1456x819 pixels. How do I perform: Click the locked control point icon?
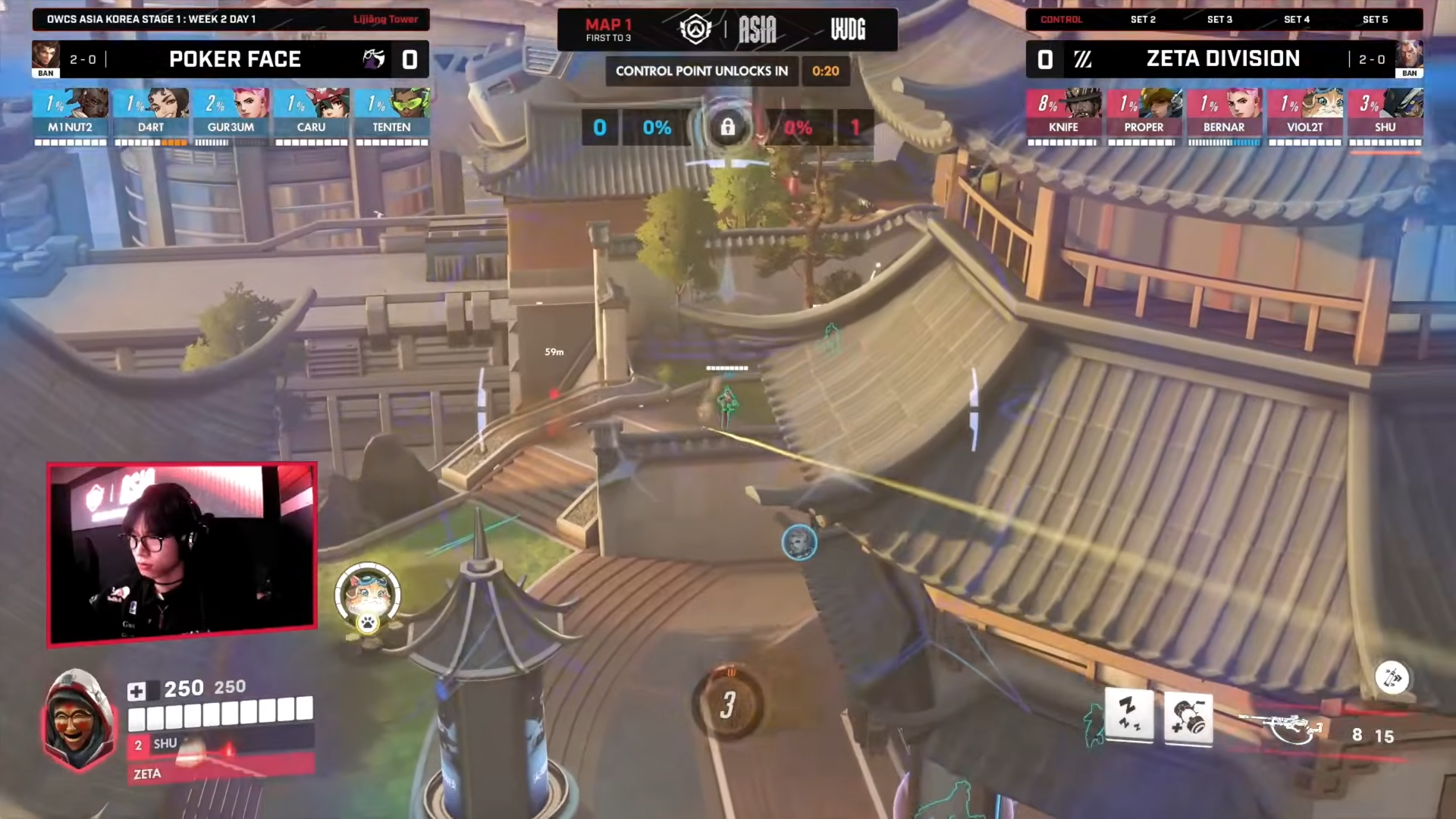point(727,127)
